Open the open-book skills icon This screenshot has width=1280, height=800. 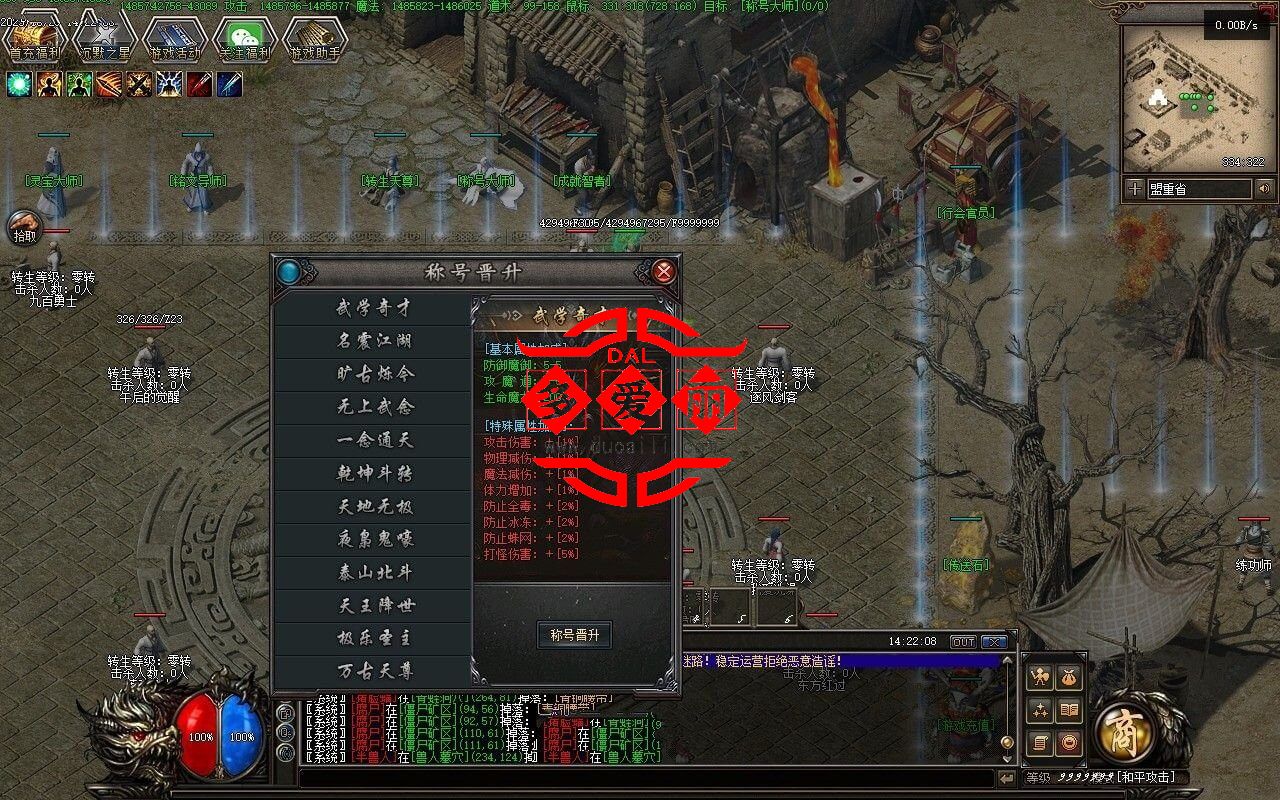pos(1069,710)
